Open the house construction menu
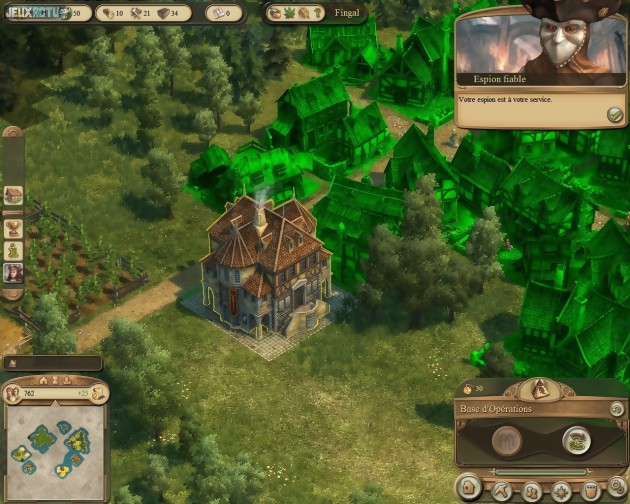 click(468, 487)
